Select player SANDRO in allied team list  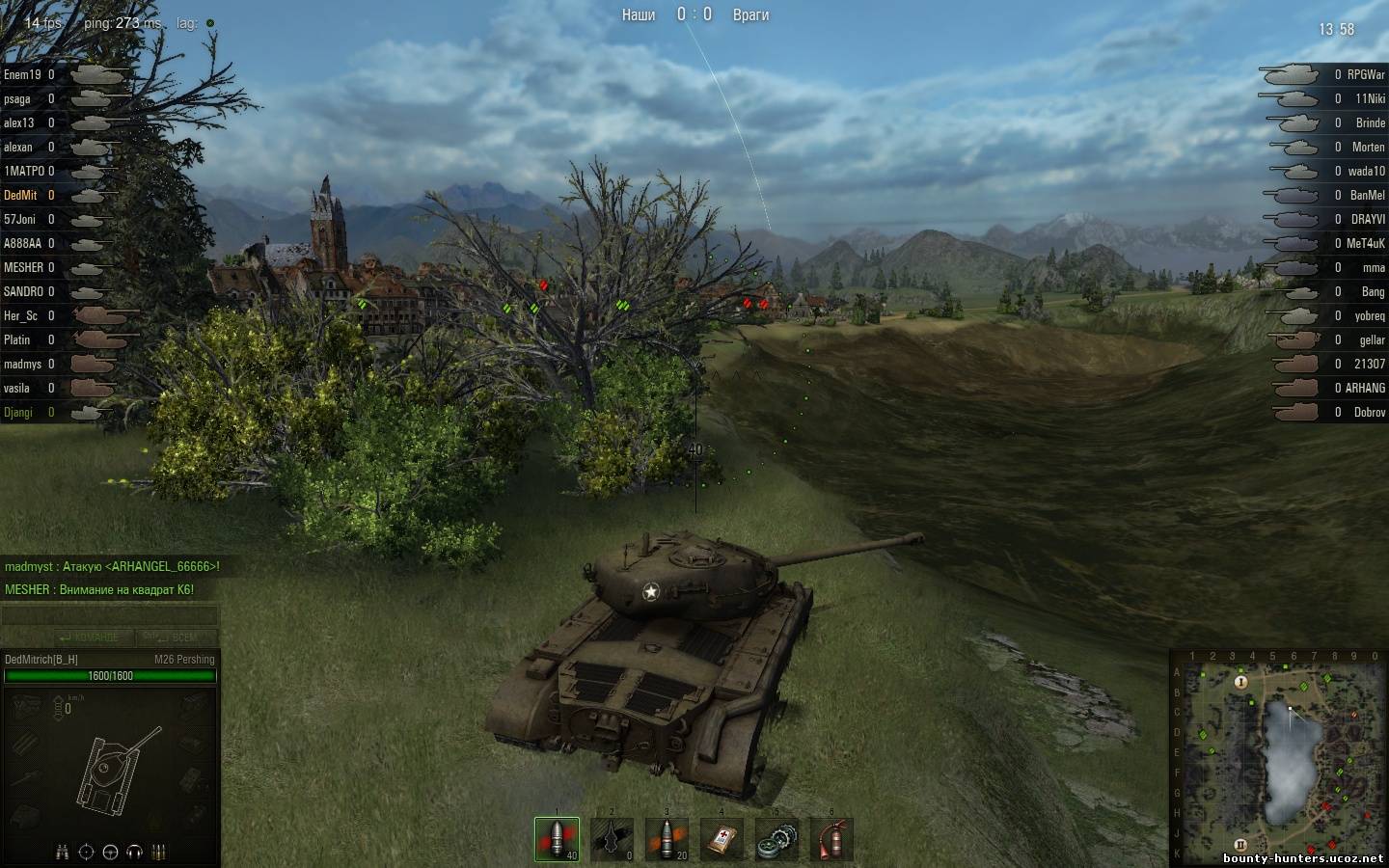tap(24, 291)
